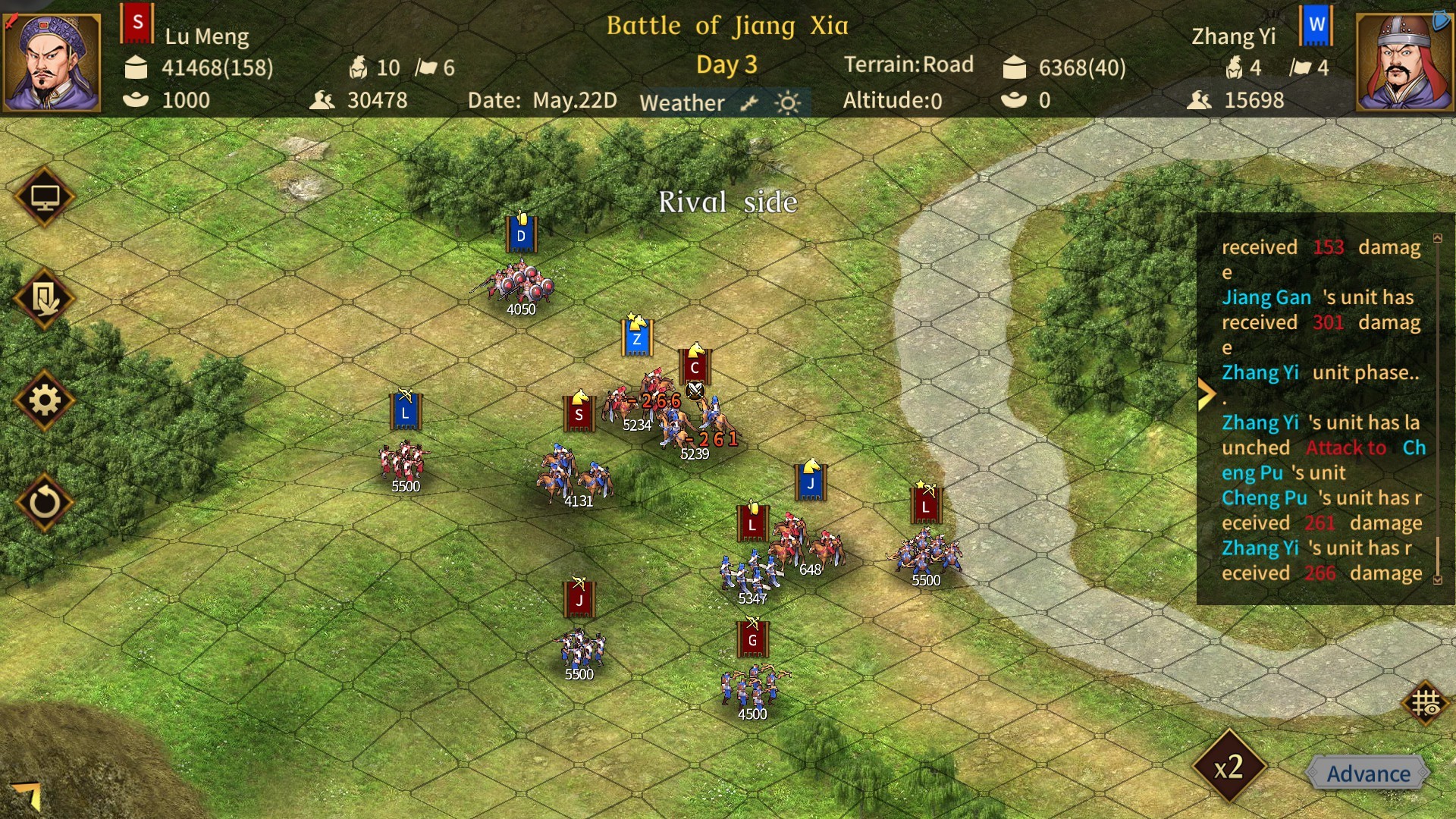Toggle the x2 battle speed
The height and width of the screenshot is (819, 1456).
(1229, 767)
